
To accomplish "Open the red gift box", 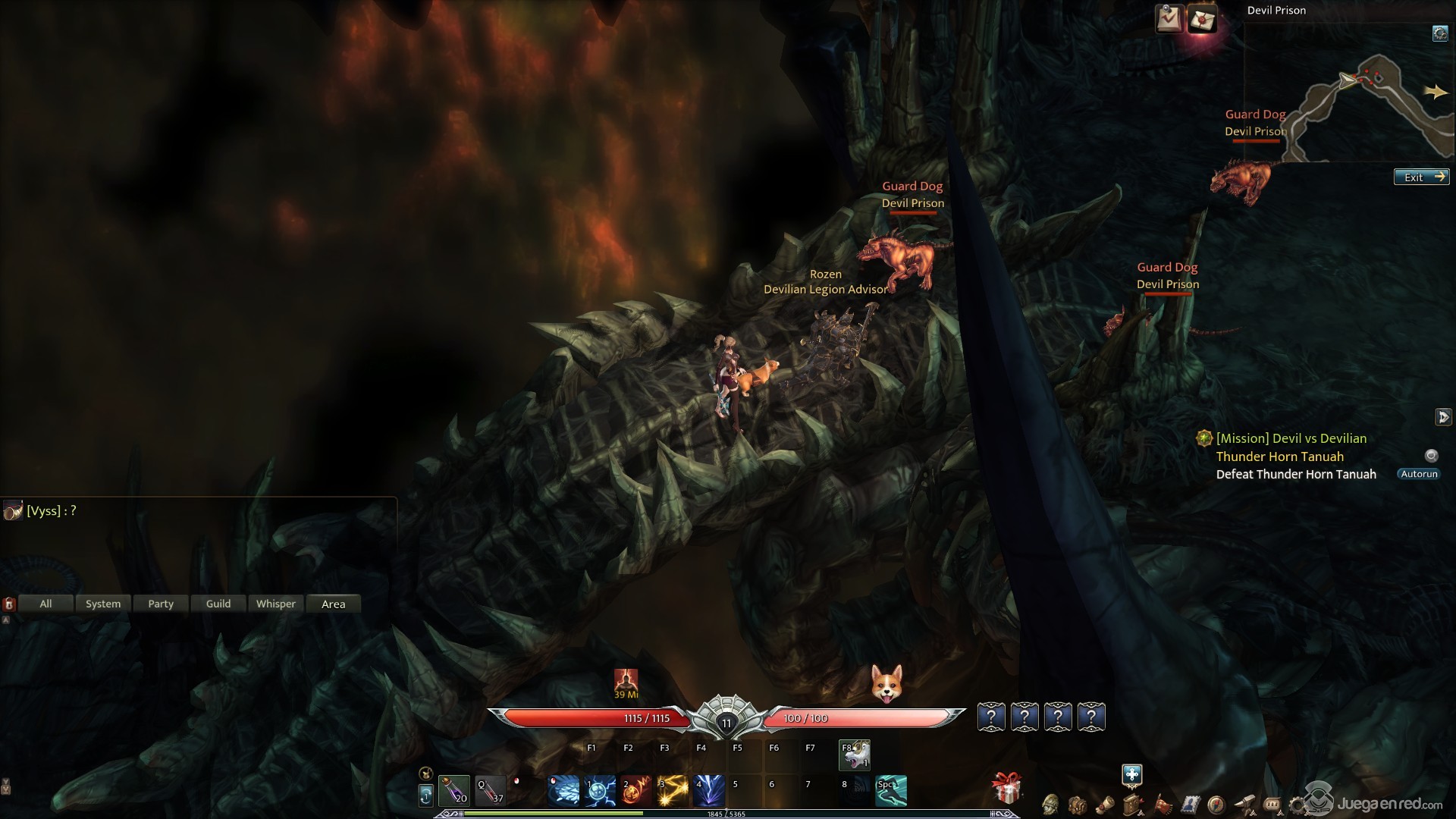I will (x=1007, y=789).
